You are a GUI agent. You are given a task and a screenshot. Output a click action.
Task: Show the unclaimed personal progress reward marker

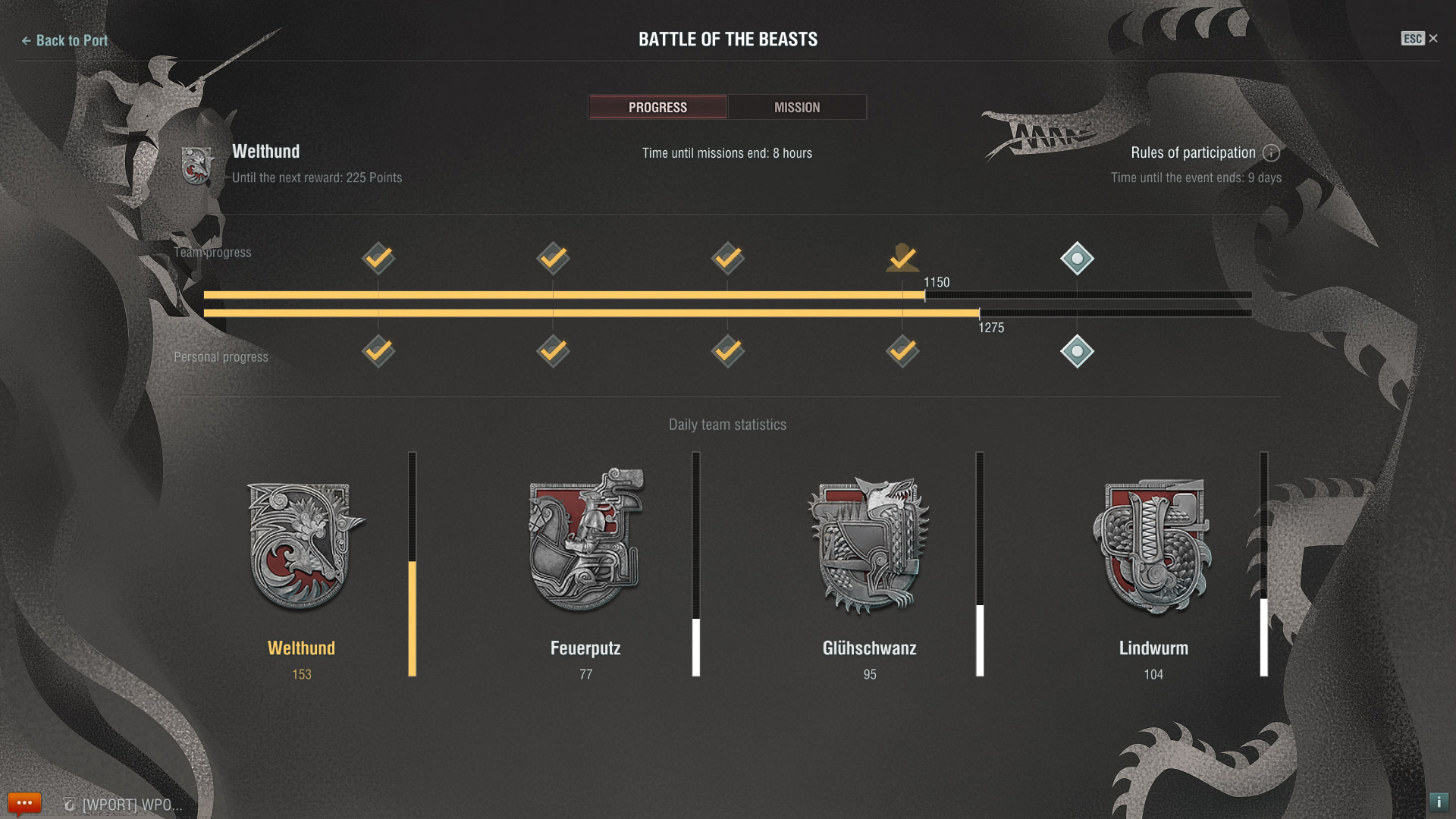coord(1077,351)
